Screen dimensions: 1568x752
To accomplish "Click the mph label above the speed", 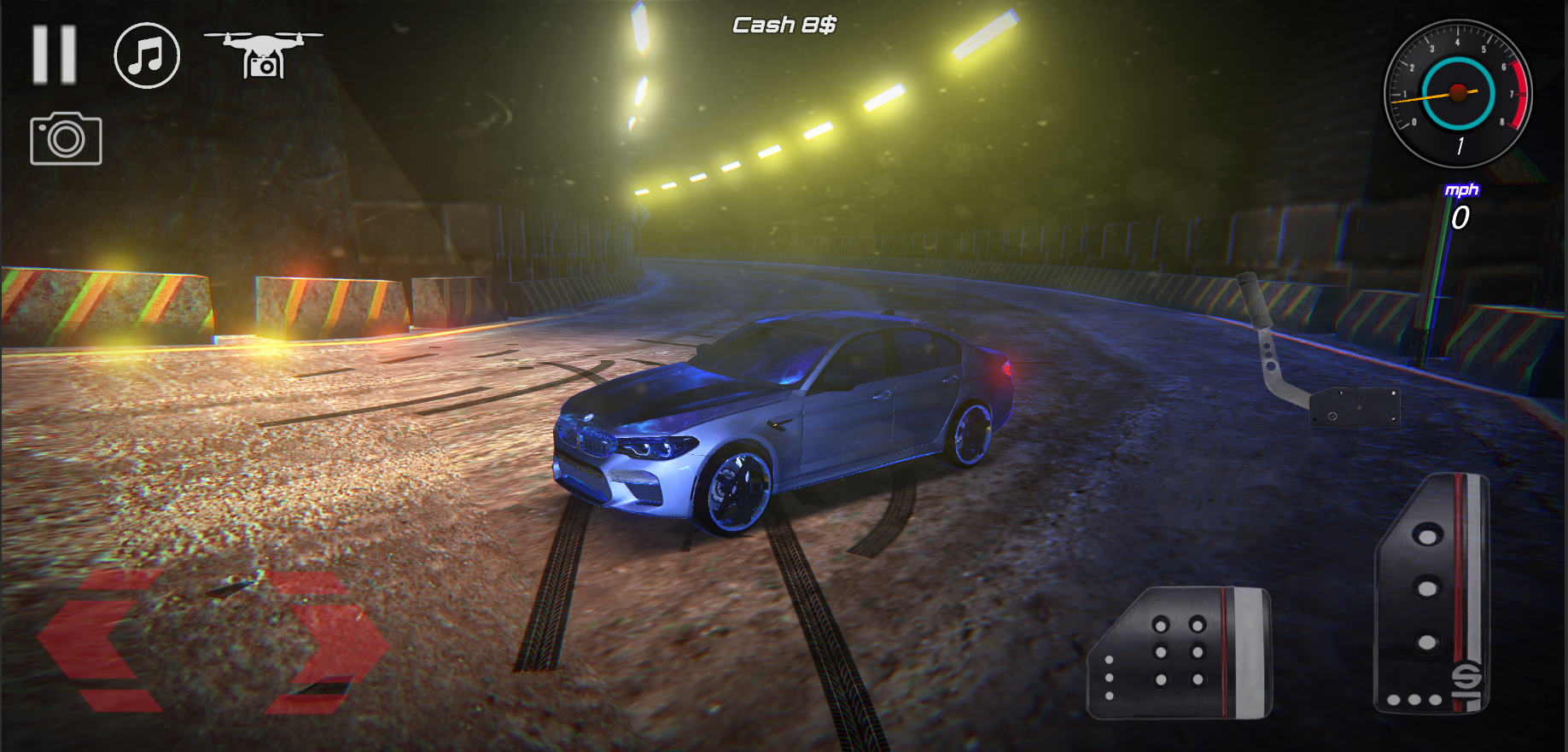I will tap(1462, 189).
